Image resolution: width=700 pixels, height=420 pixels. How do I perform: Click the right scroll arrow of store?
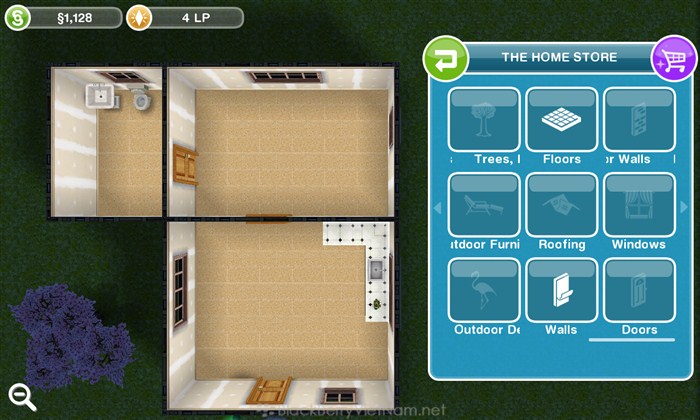coord(683,208)
